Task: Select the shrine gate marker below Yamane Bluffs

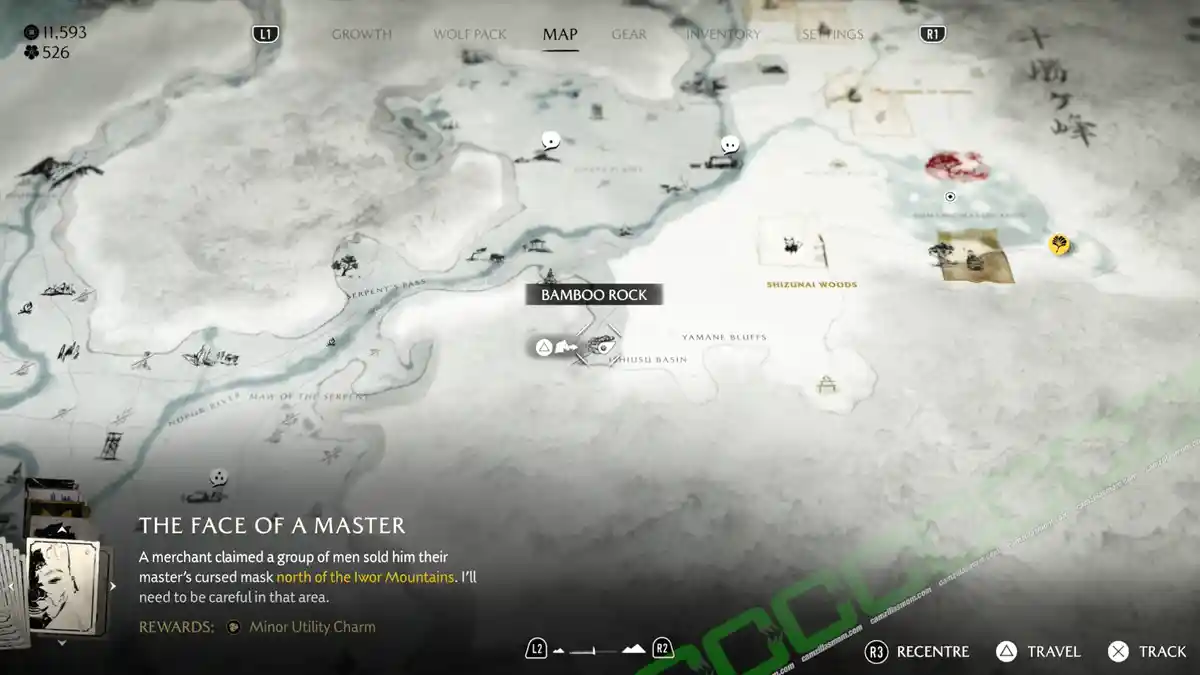Action: [x=827, y=383]
